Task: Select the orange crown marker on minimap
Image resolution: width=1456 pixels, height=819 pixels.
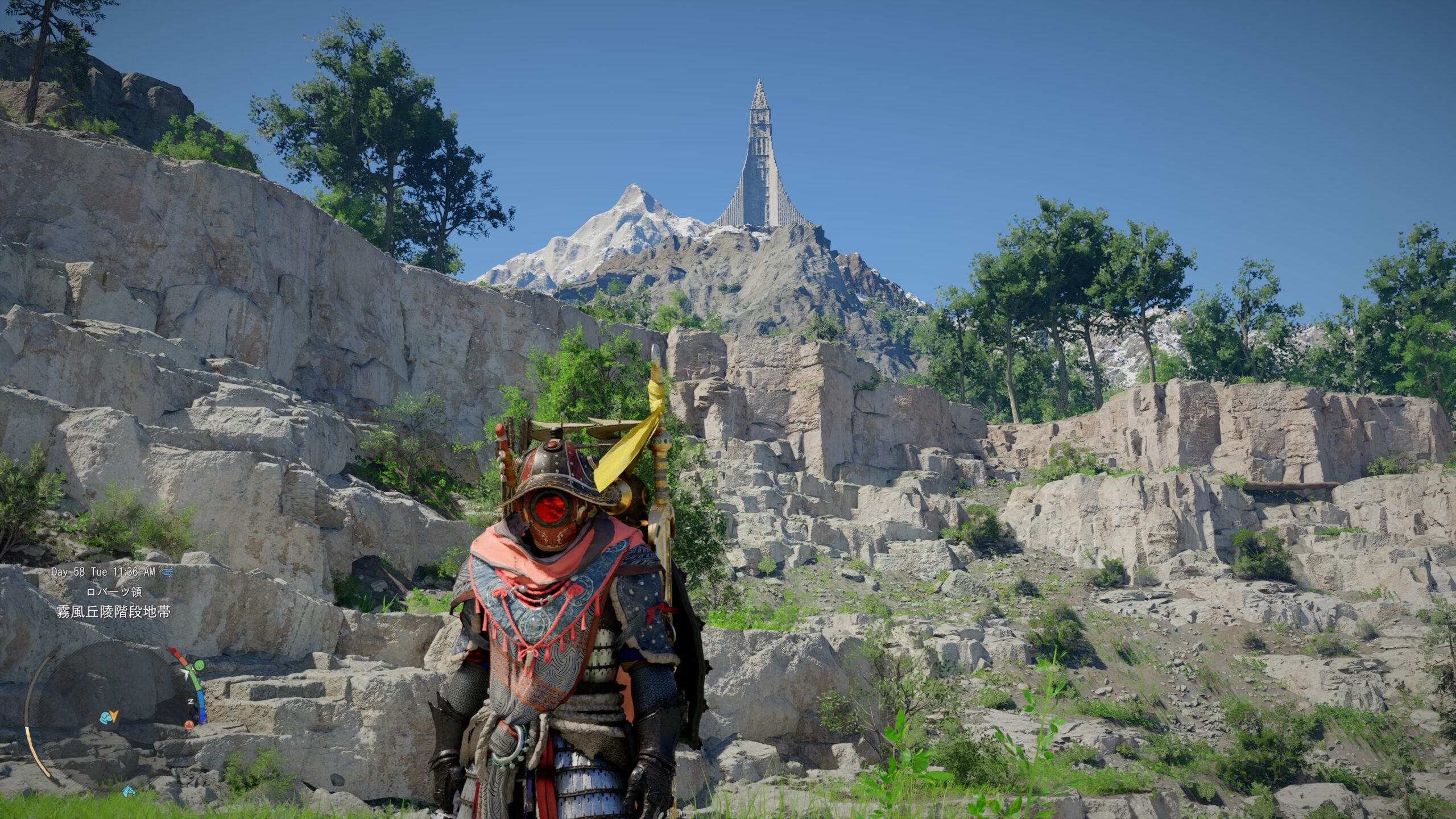Action: [189, 725]
